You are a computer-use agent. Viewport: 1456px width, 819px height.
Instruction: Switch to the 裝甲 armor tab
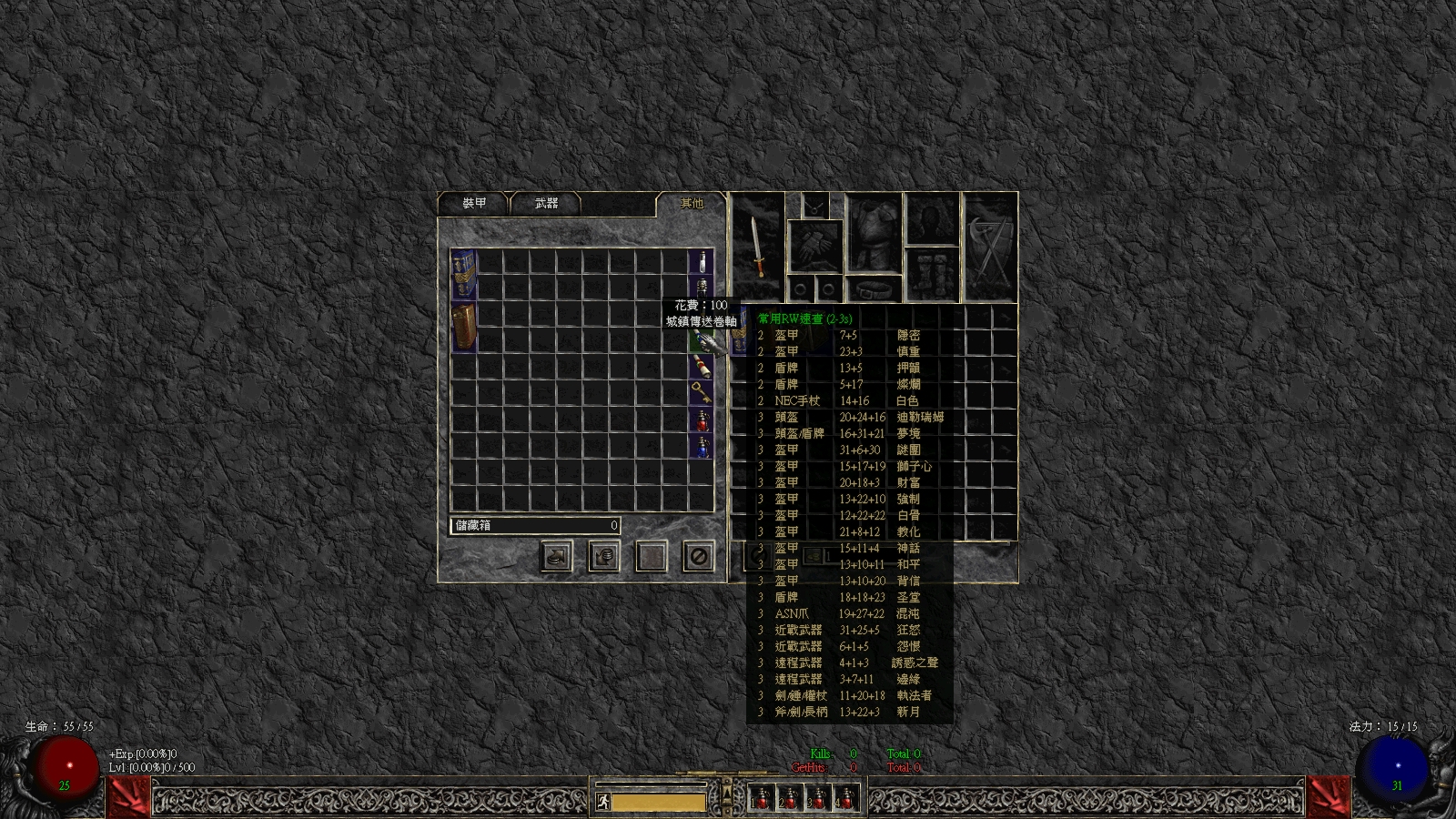tap(474, 204)
